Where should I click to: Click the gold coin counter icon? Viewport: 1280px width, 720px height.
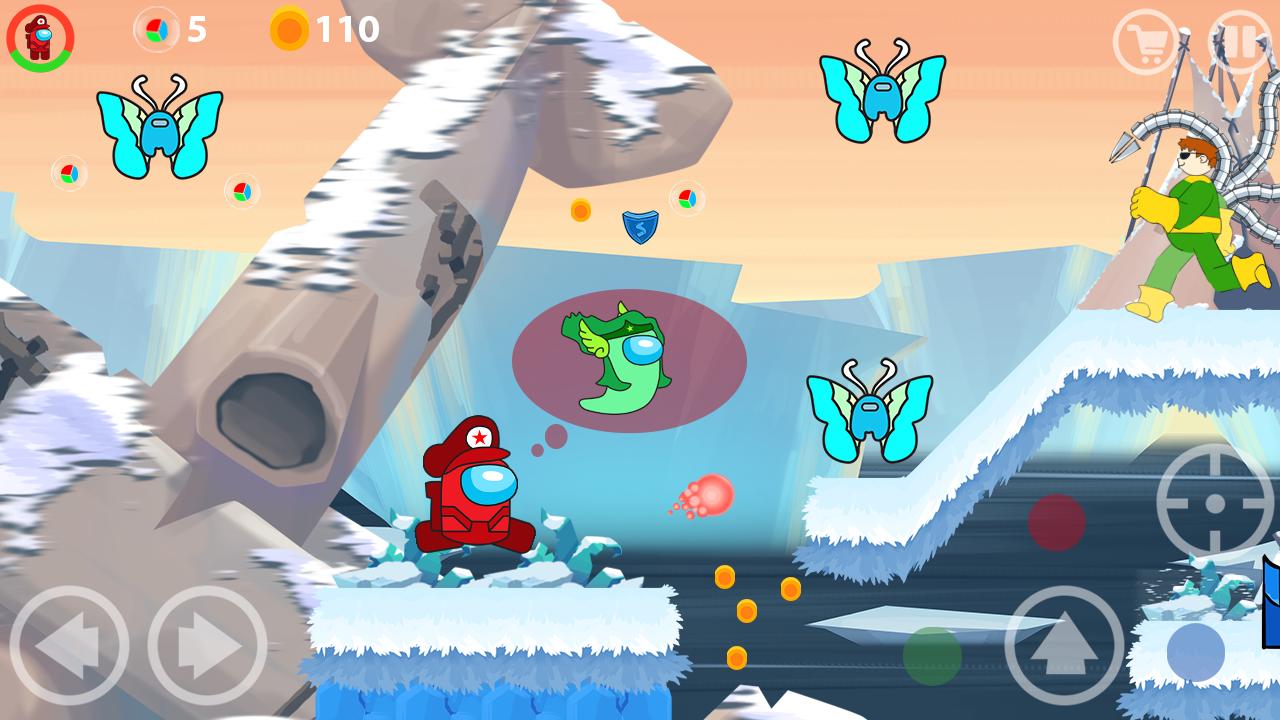[287, 30]
